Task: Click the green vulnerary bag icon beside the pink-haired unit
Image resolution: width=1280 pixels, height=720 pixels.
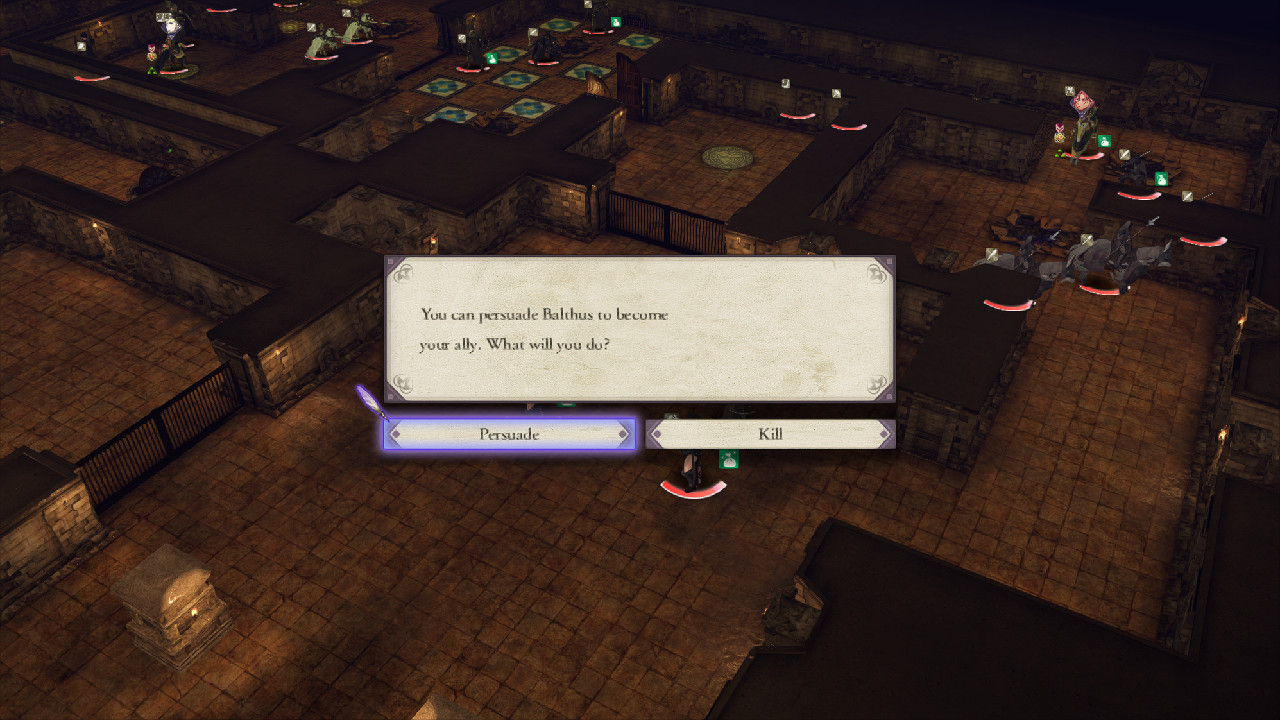Action: pos(1103,141)
